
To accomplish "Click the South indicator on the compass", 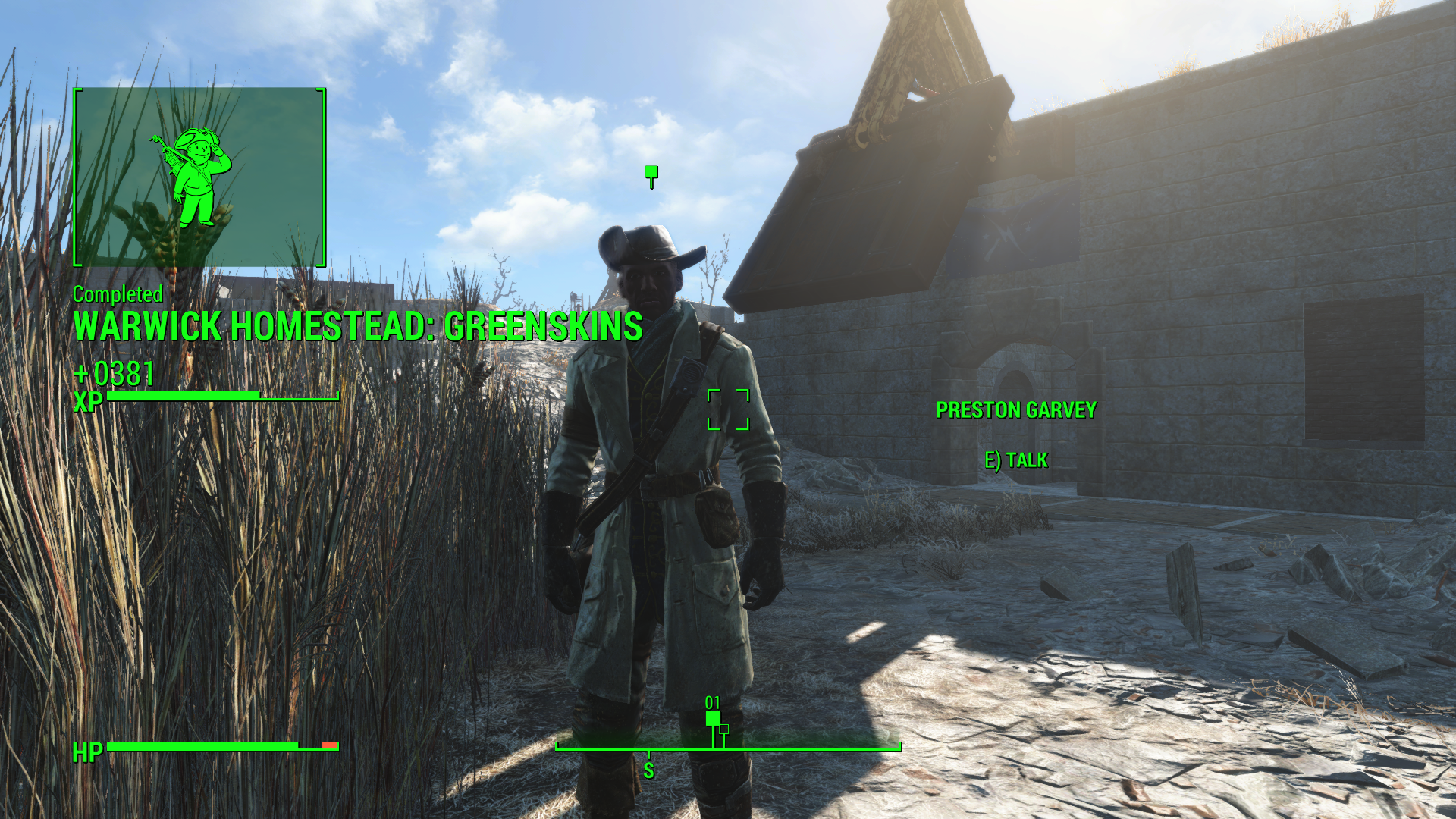I will [x=648, y=770].
